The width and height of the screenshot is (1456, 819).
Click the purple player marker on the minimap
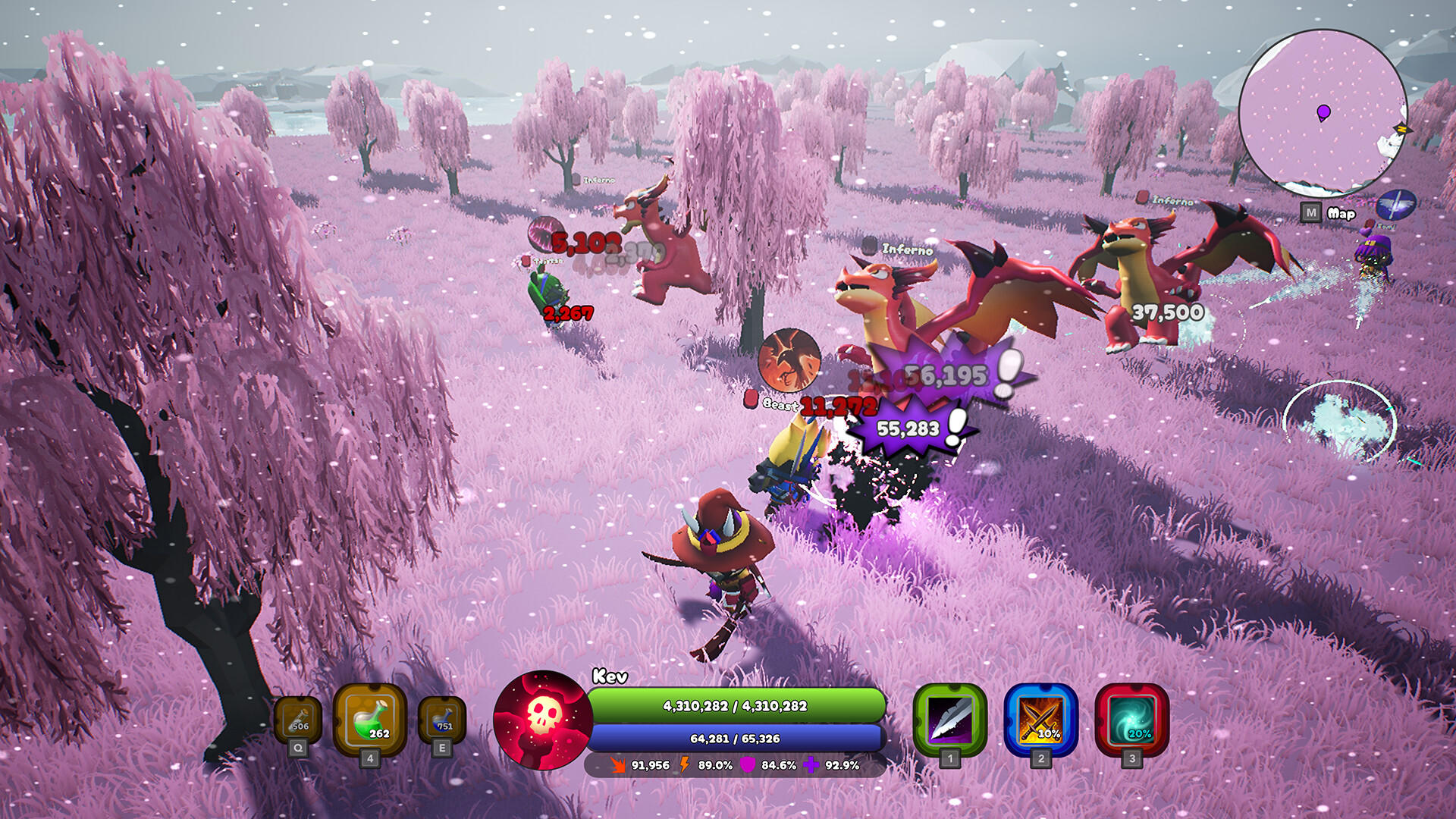pos(1323,114)
